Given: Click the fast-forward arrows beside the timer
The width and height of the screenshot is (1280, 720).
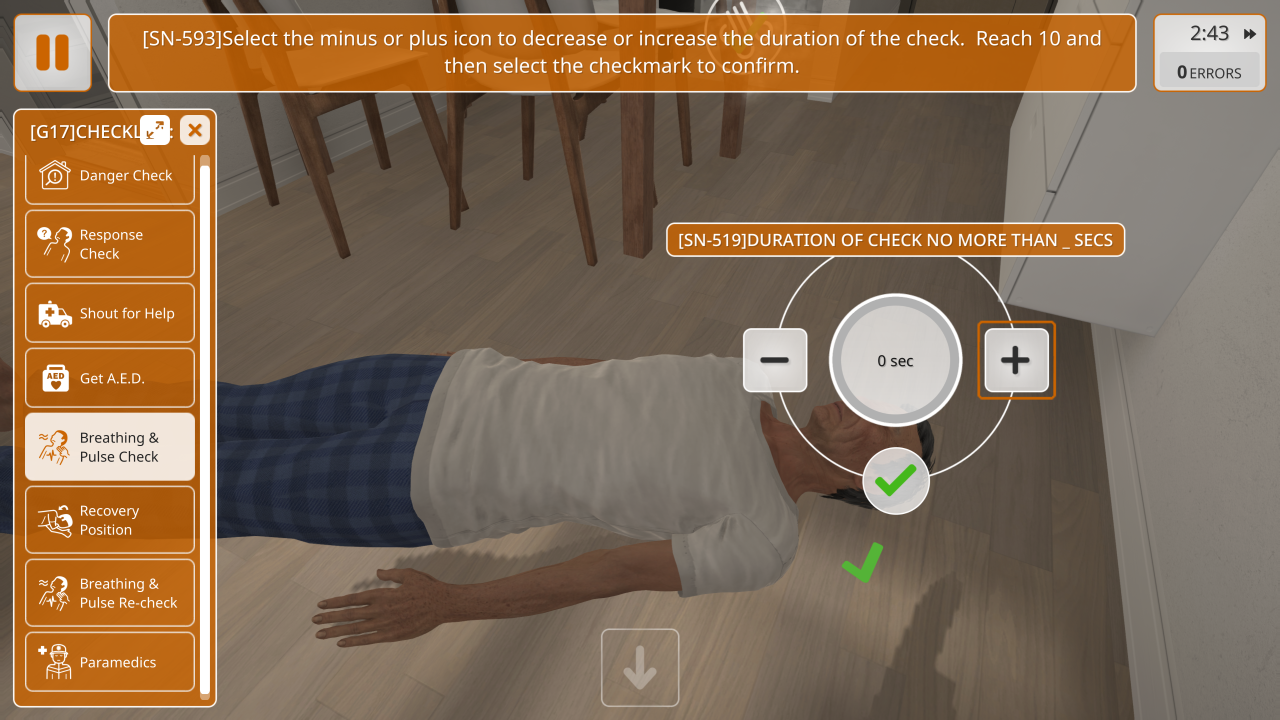Looking at the screenshot, I should [1250, 34].
